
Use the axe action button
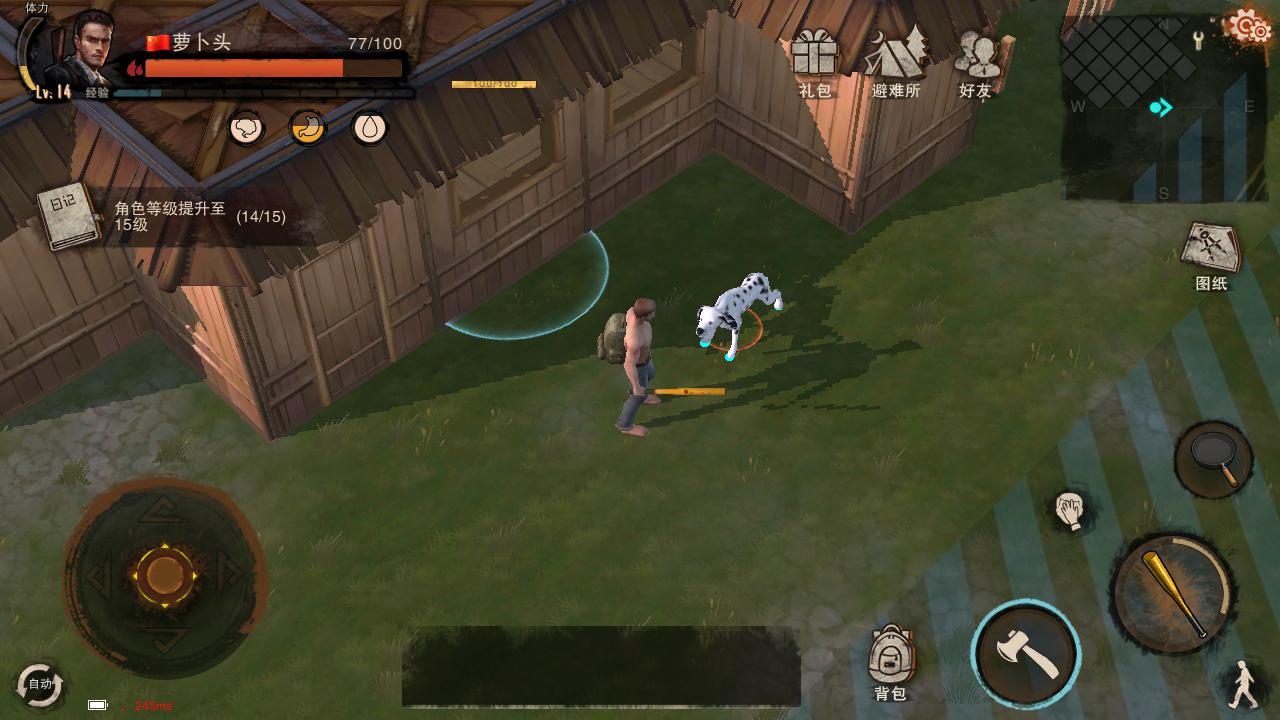[1025, 654]
